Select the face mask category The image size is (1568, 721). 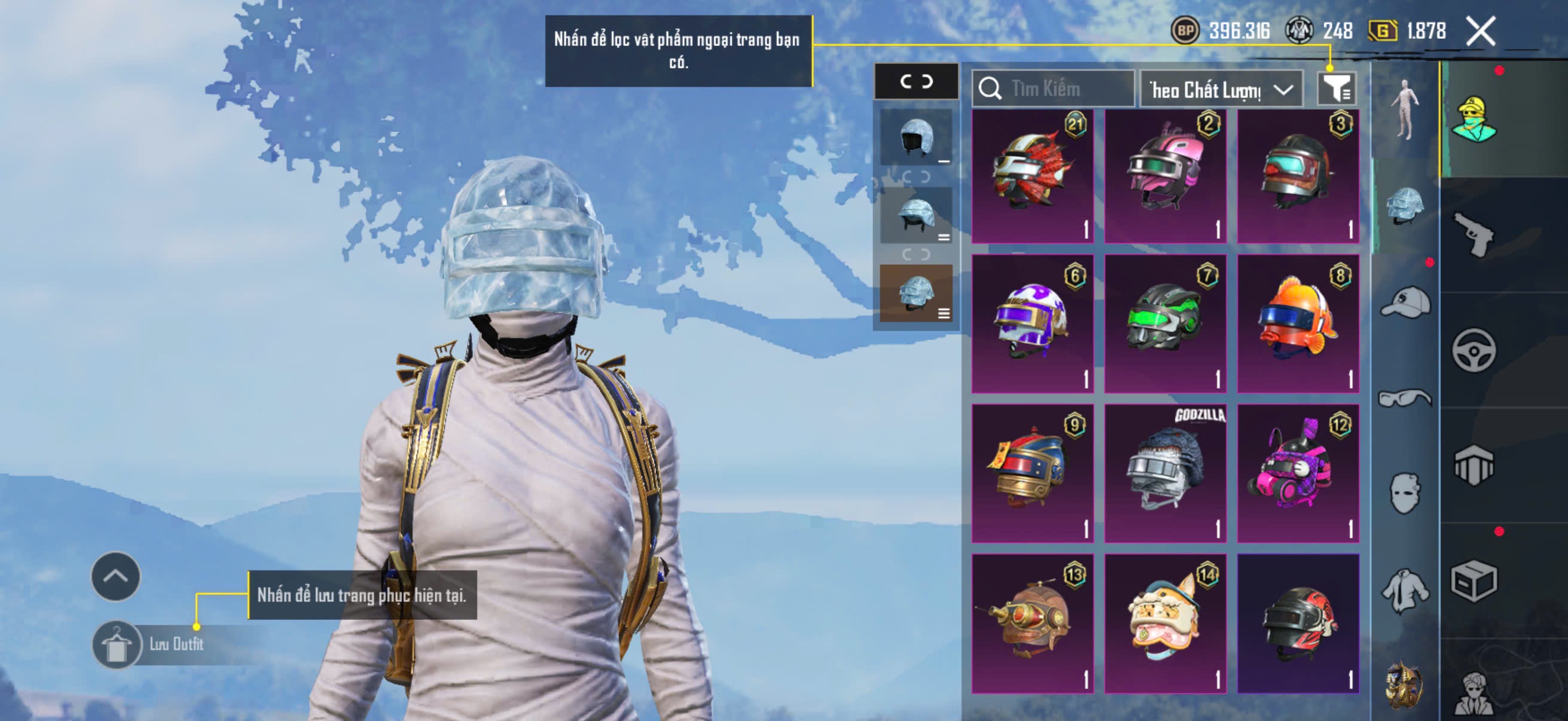click(x=1405, y=493)
